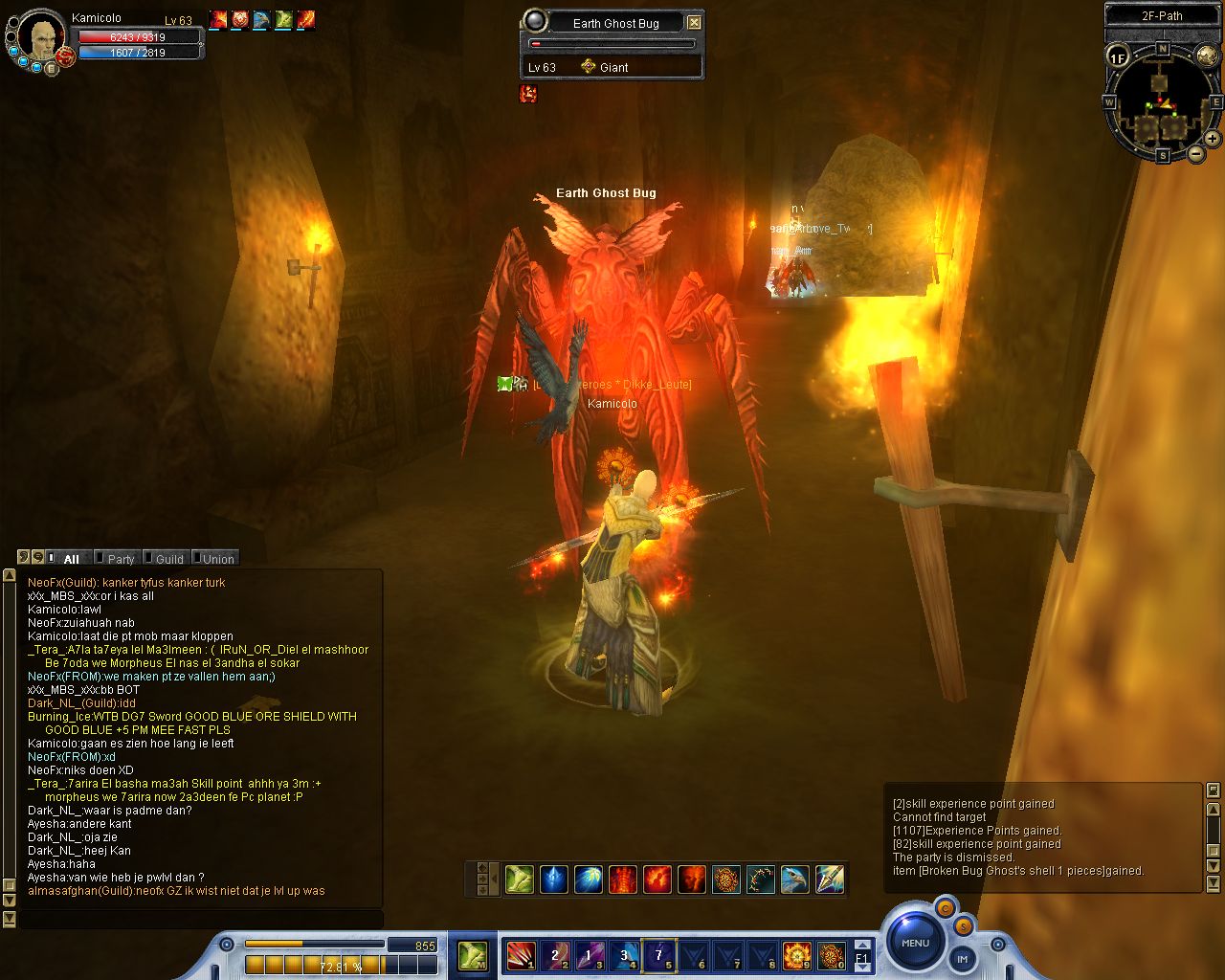
Task: Click the orange S button near MENU
Action: coord(963,925)
